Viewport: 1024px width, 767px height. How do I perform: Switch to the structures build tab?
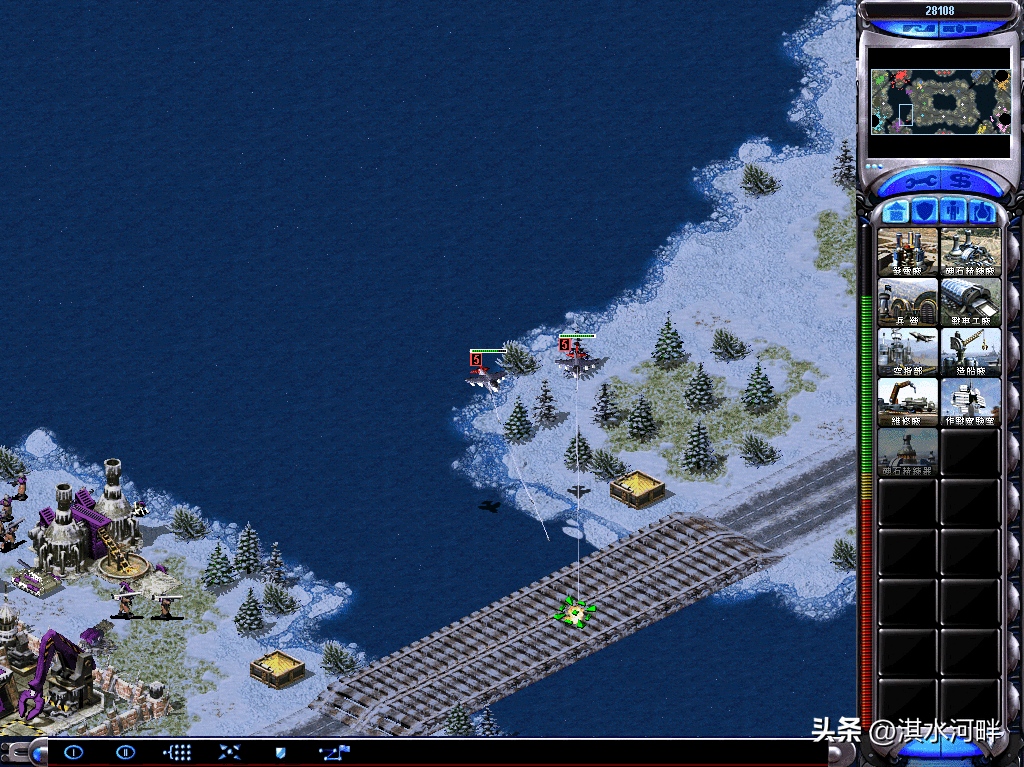click(897, 212)
